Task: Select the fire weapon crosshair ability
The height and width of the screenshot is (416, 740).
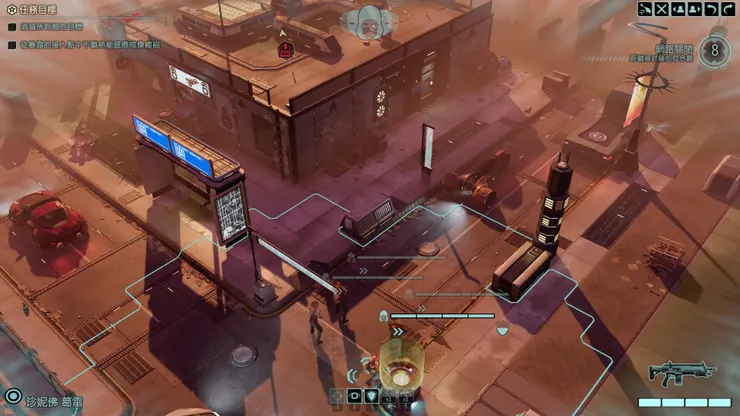Action: point(337,396)
